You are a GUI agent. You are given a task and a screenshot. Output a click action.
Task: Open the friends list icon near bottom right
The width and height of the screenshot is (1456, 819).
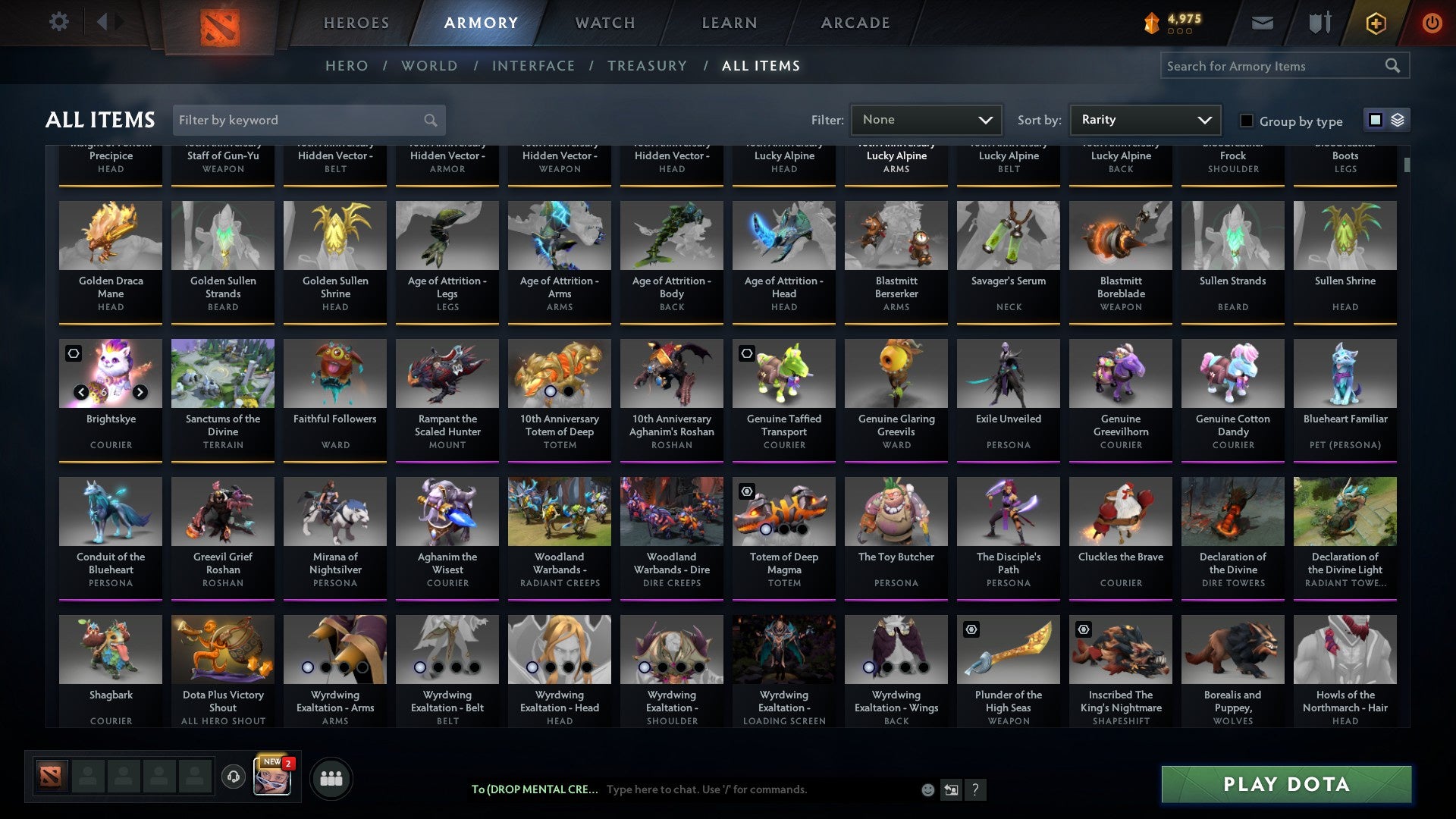[331, 777]
